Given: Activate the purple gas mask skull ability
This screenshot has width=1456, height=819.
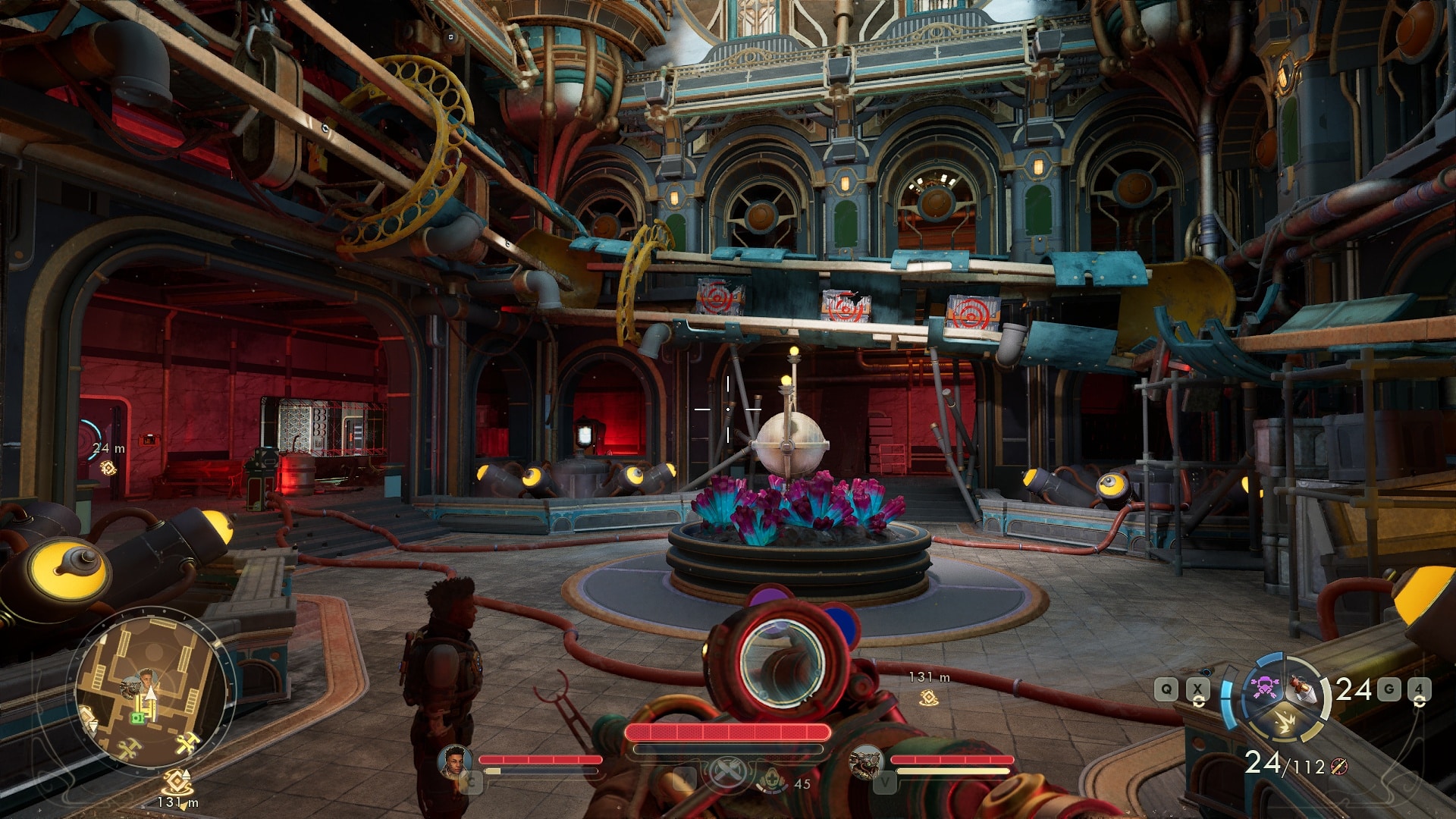Looking at the screenshot, I should (1265, 687).
